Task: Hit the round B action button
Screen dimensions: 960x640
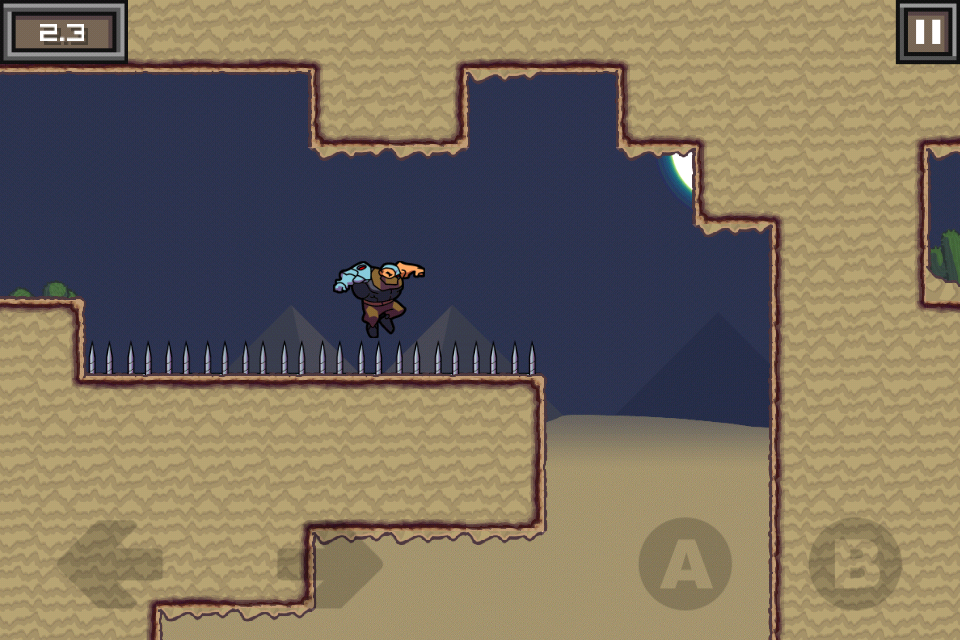Action: [854, 564]
